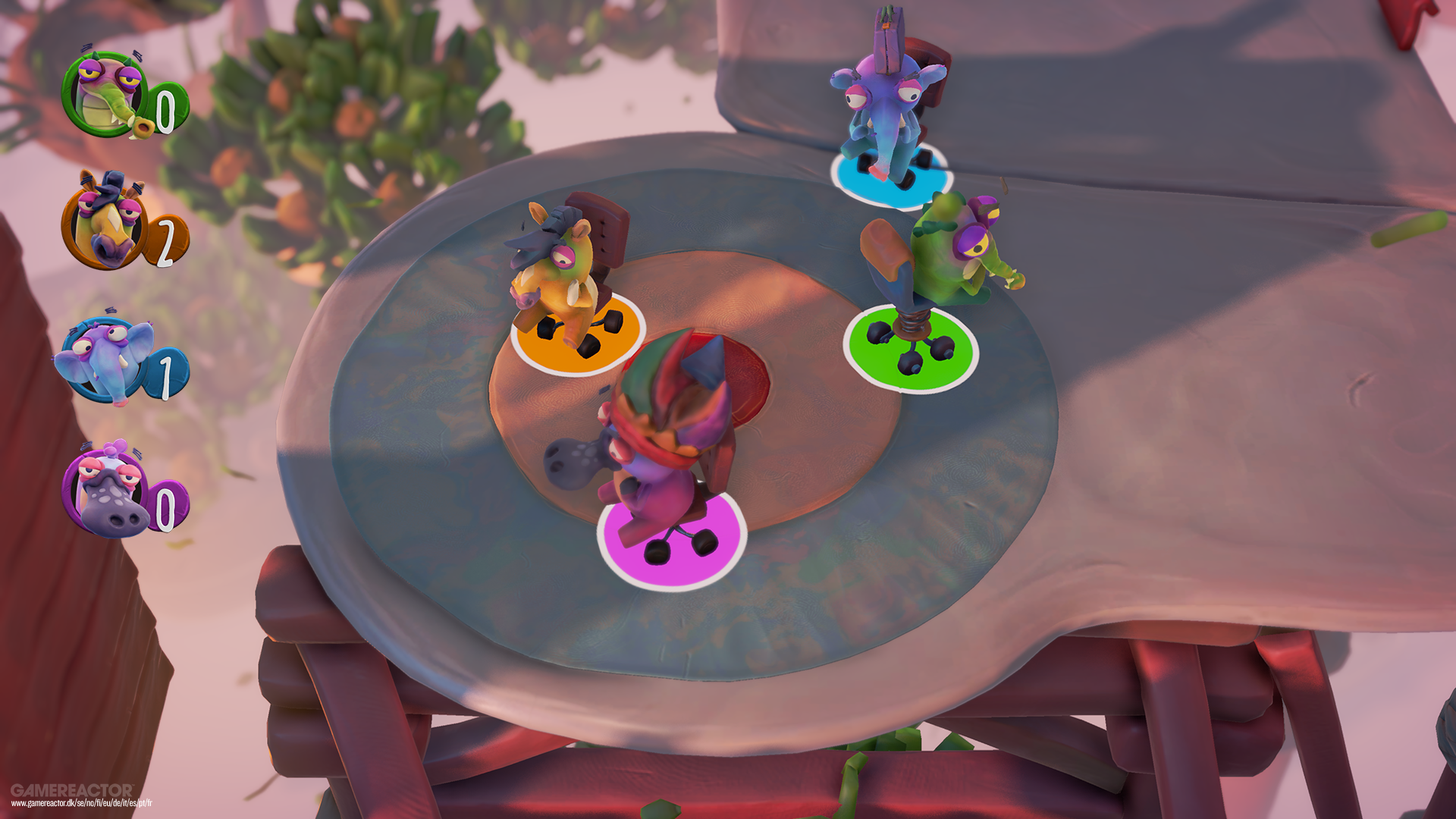The image size is (1456, 819).
Task: Click the GAMEREACTOR watermark logo
Action: pyautogui.click(x=72, y=789)
